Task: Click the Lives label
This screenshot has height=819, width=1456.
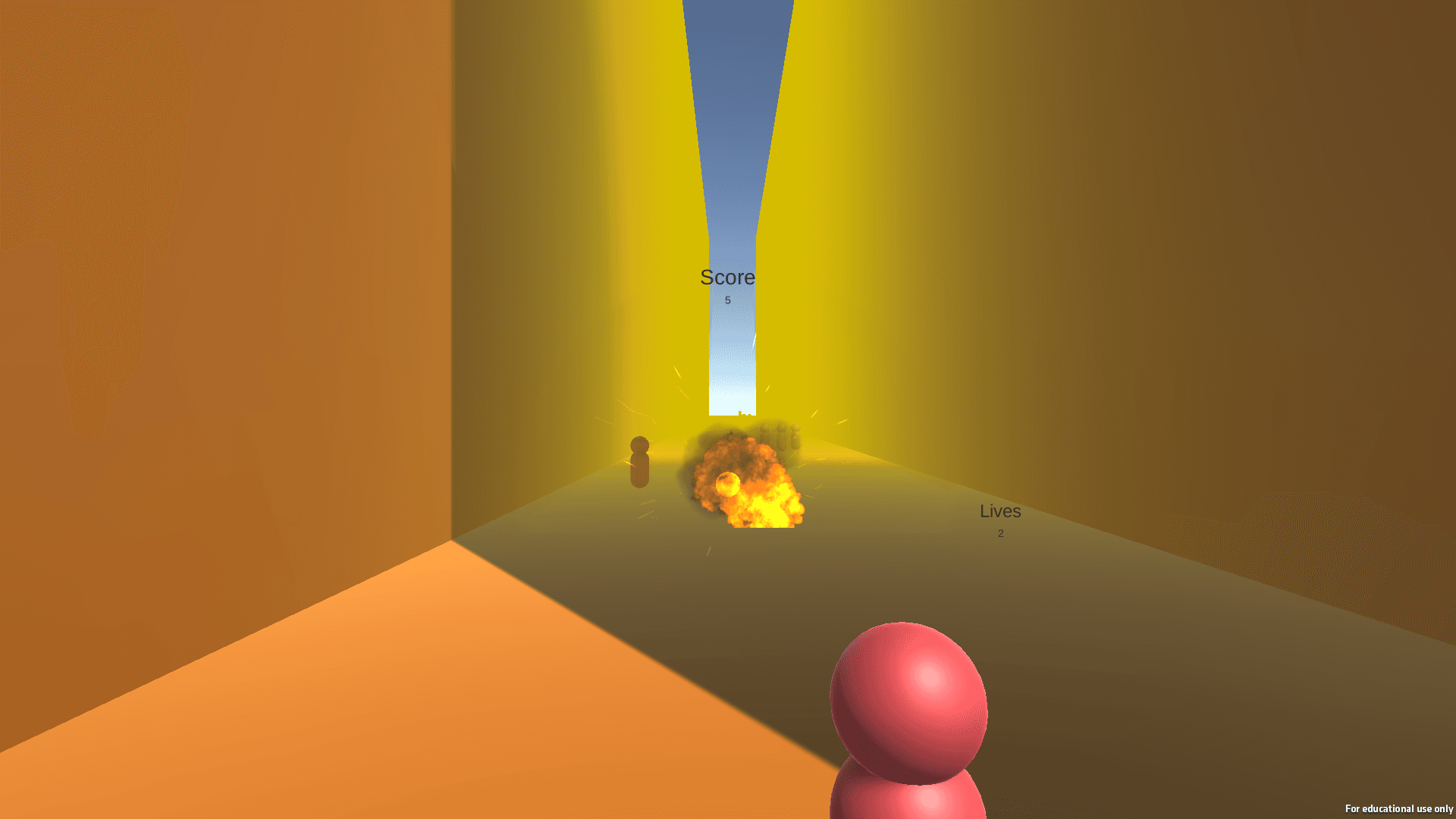Action: coord(999,511)
